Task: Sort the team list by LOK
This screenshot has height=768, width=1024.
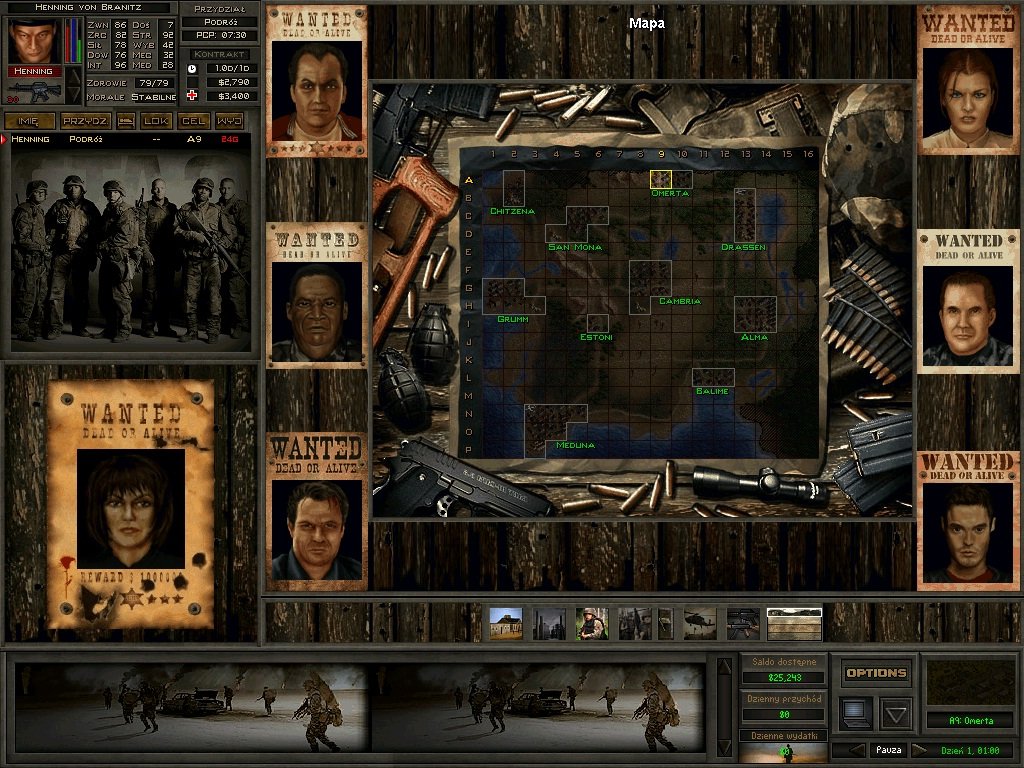Action: tap(157, 121)
